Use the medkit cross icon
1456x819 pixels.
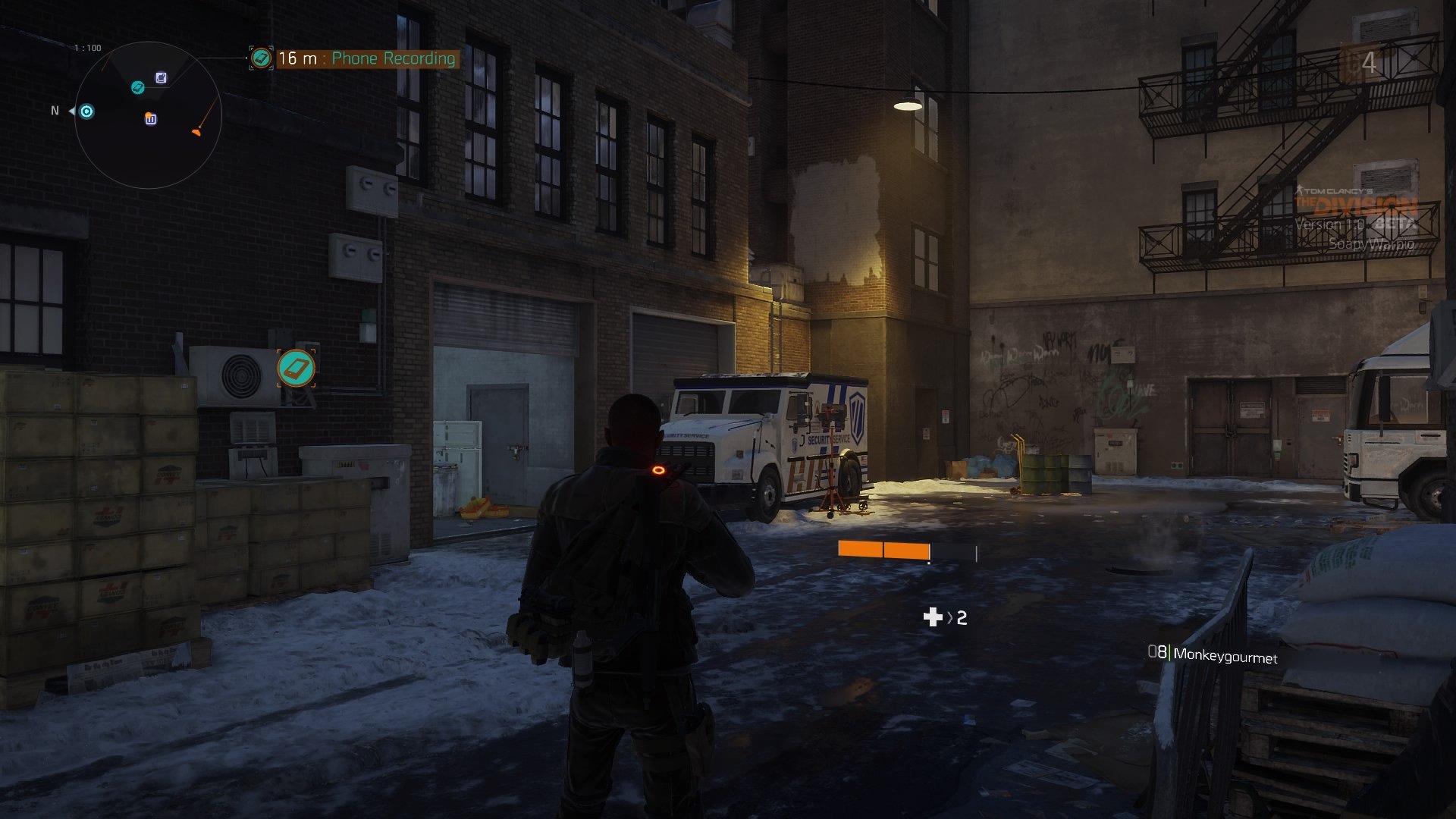tap(932, 617)
